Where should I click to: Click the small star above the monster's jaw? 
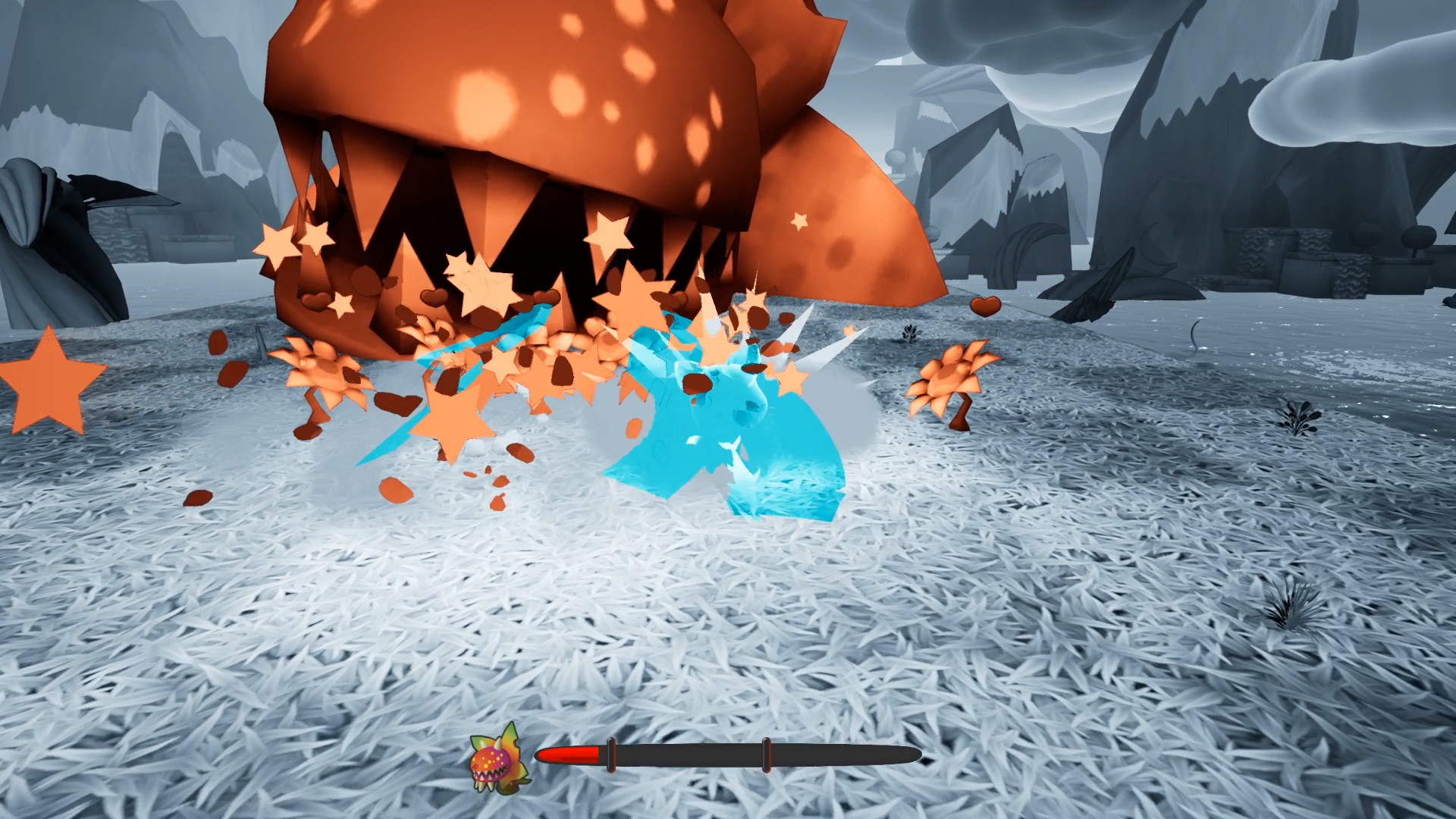click(799, 222)
